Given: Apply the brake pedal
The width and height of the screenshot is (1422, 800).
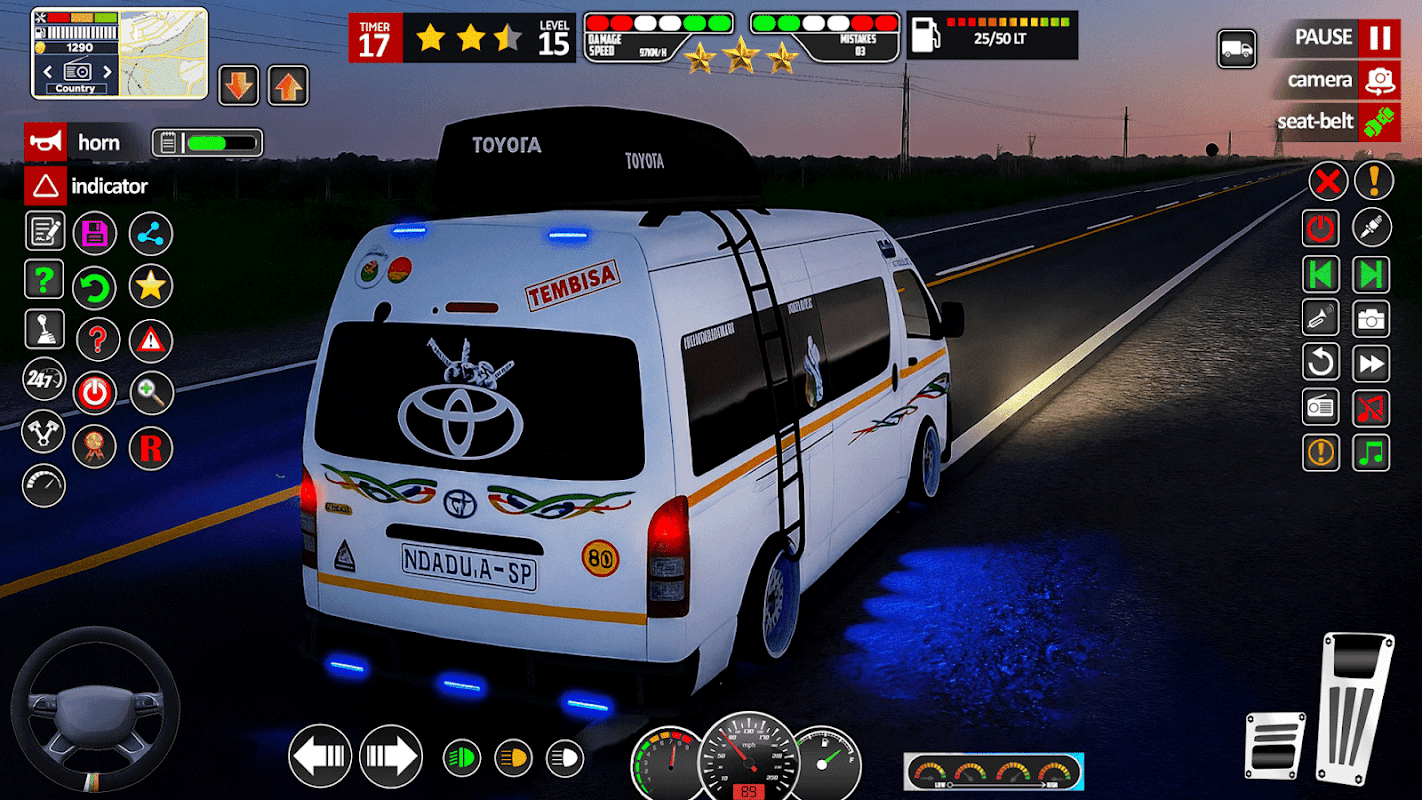Looking at the screenshot, I should (x=1275, y=745).
